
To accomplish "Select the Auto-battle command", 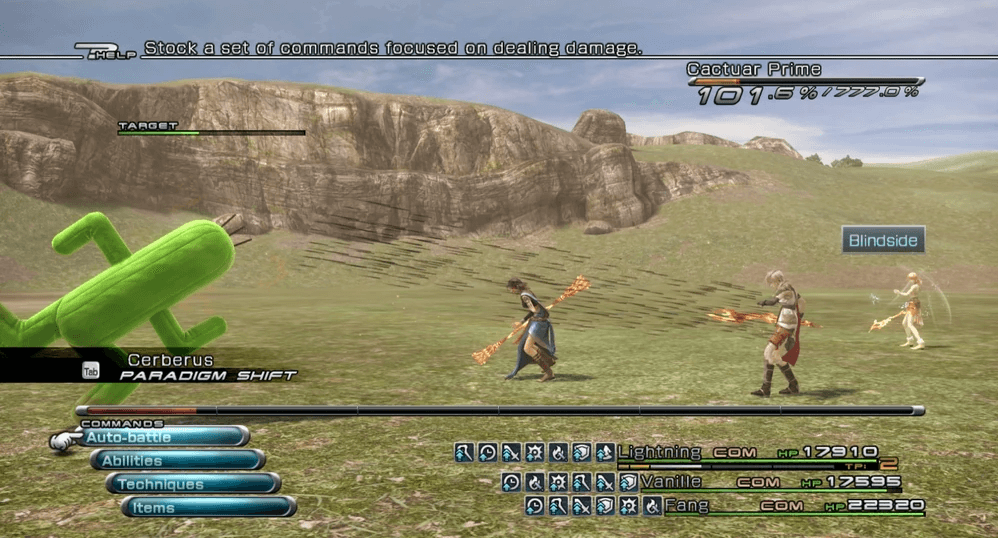I will point(163,437).
